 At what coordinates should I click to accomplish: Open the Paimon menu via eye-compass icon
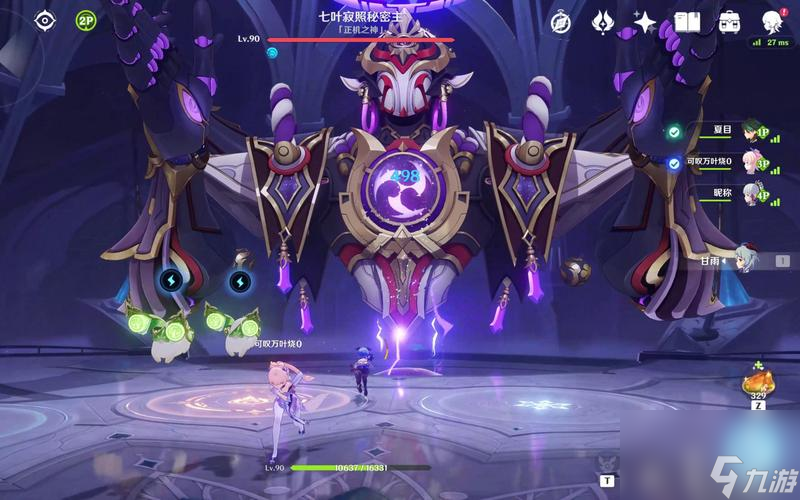(x=45, y=20)
